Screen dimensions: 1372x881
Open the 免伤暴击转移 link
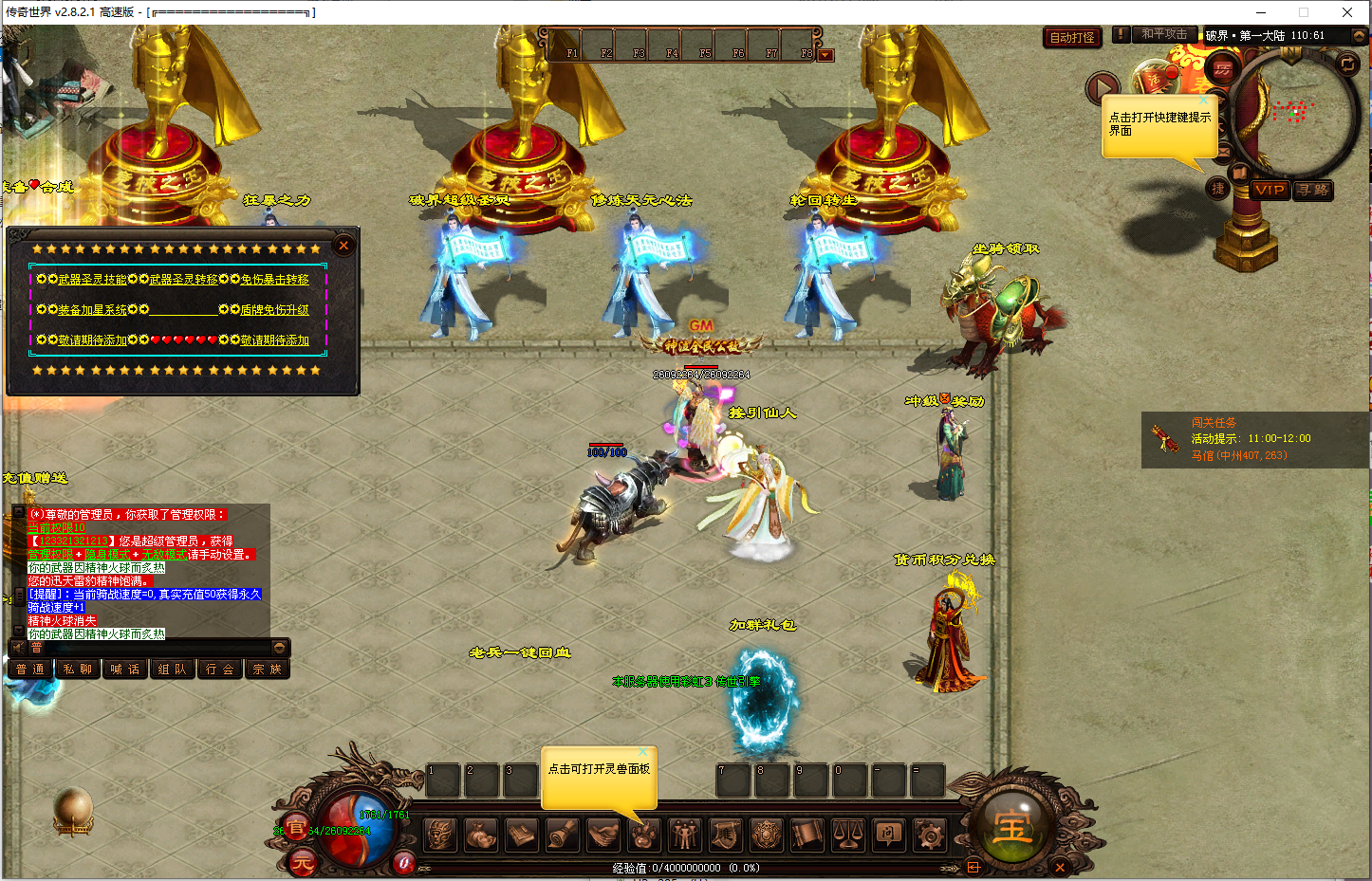point(274,280)
